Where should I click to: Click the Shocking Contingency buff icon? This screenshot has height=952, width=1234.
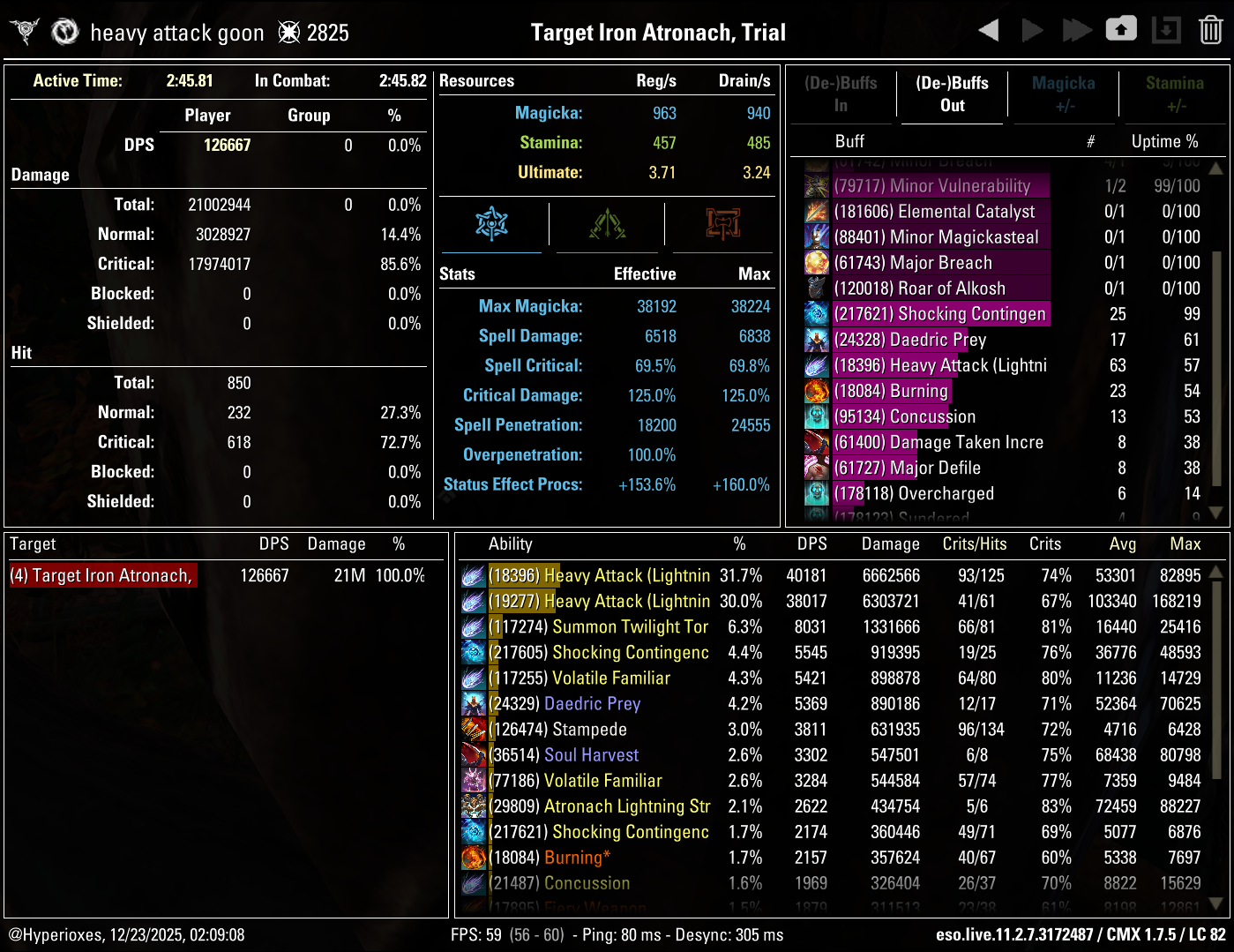coord(816,314)
